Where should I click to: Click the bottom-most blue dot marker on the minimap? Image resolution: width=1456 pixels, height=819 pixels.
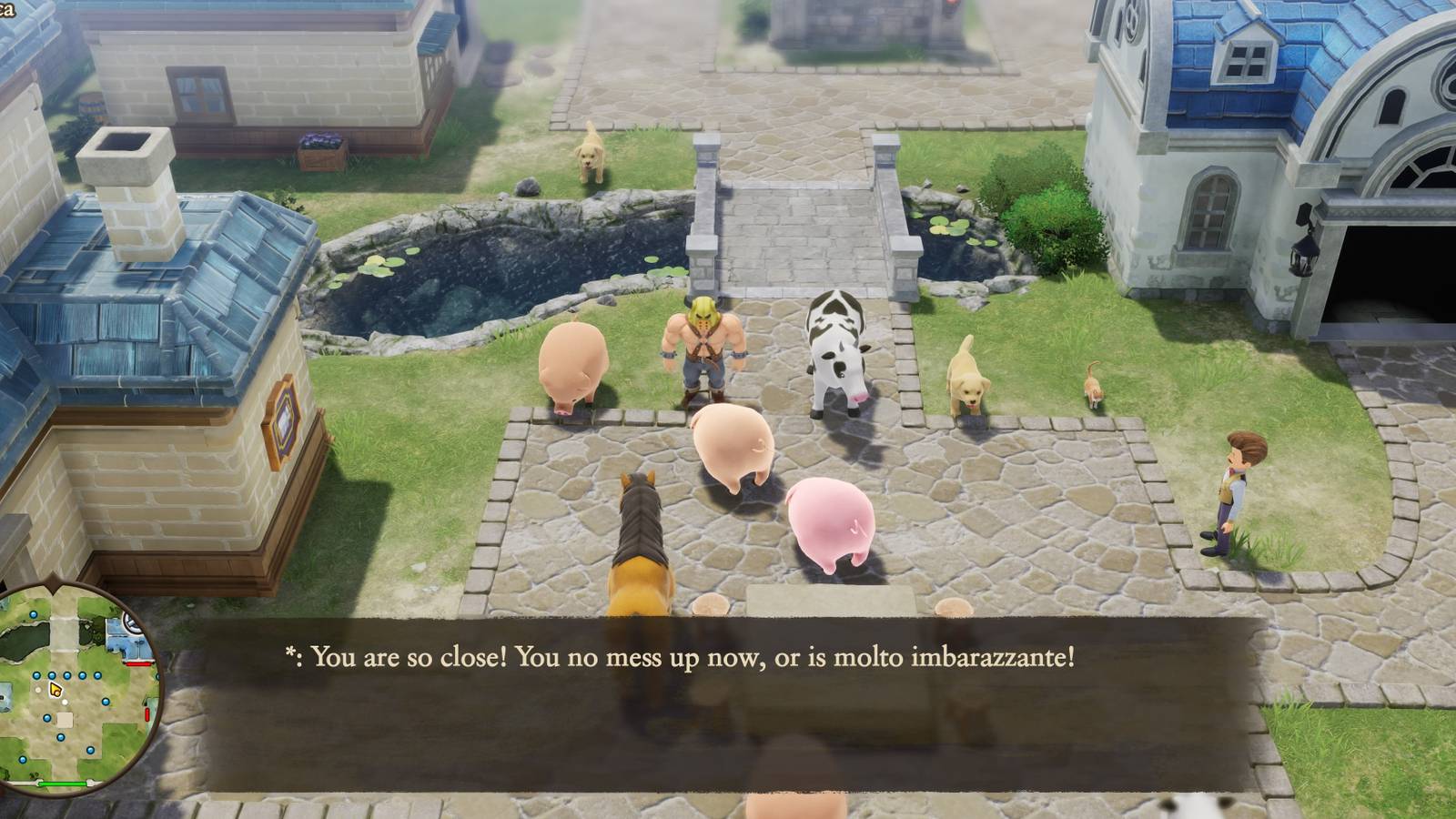[x=24, y=759]
